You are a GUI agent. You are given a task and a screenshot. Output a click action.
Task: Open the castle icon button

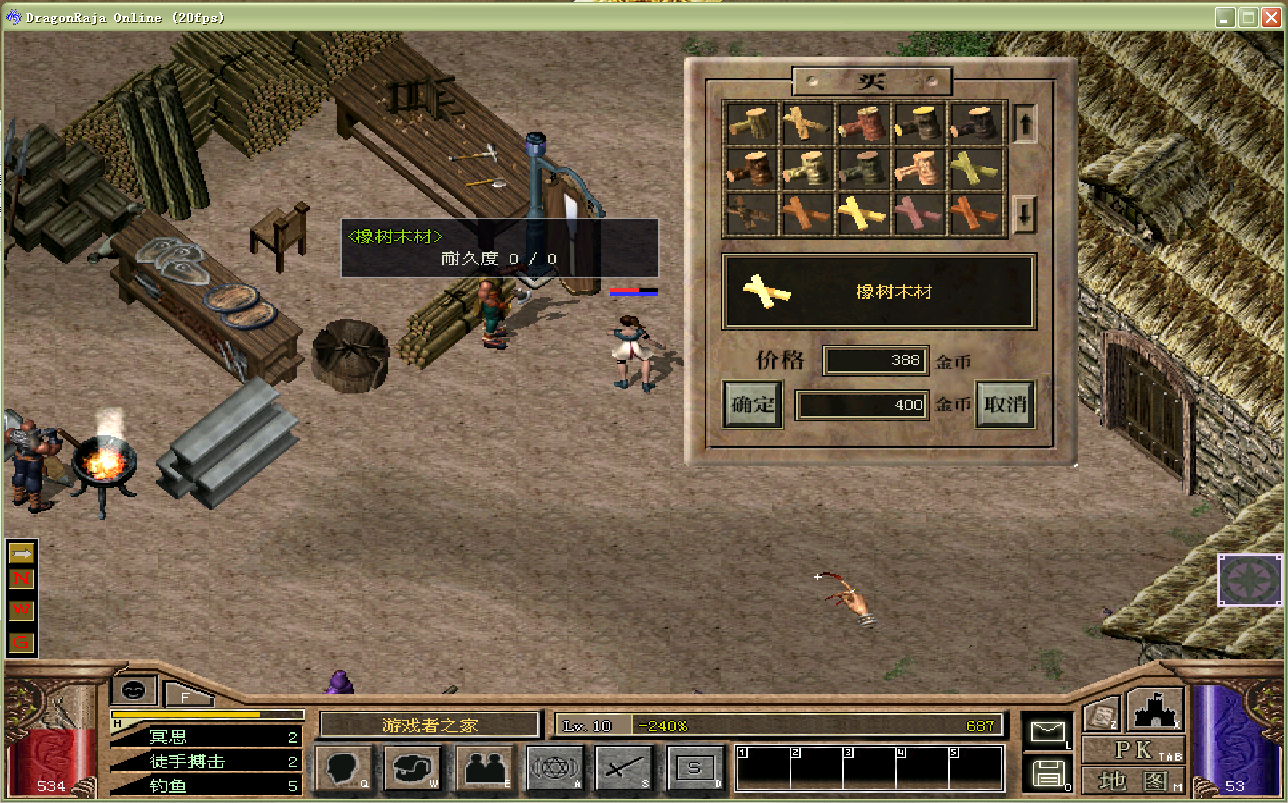[1155, 709]
